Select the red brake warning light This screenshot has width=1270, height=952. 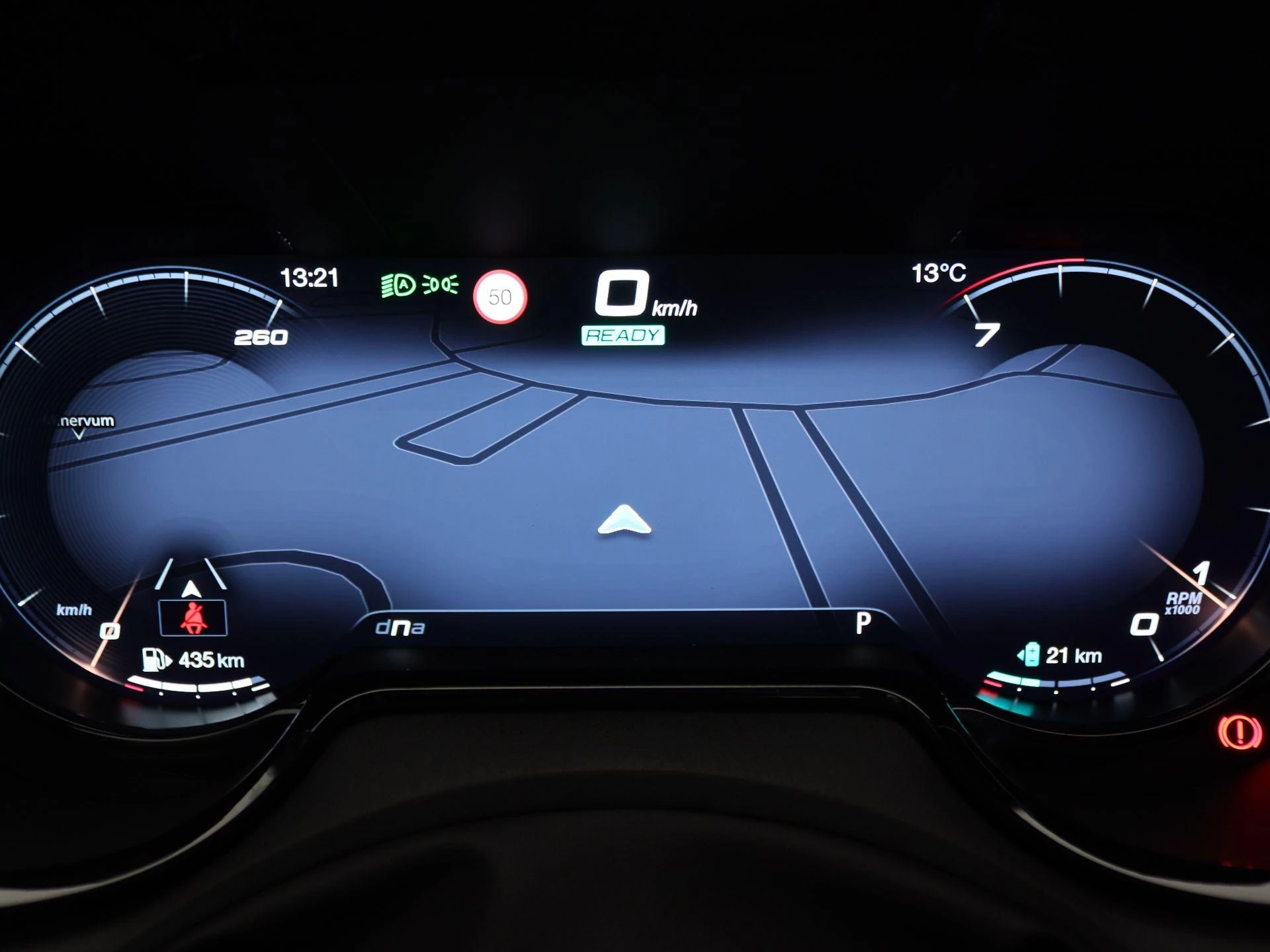click(1240, 733)
